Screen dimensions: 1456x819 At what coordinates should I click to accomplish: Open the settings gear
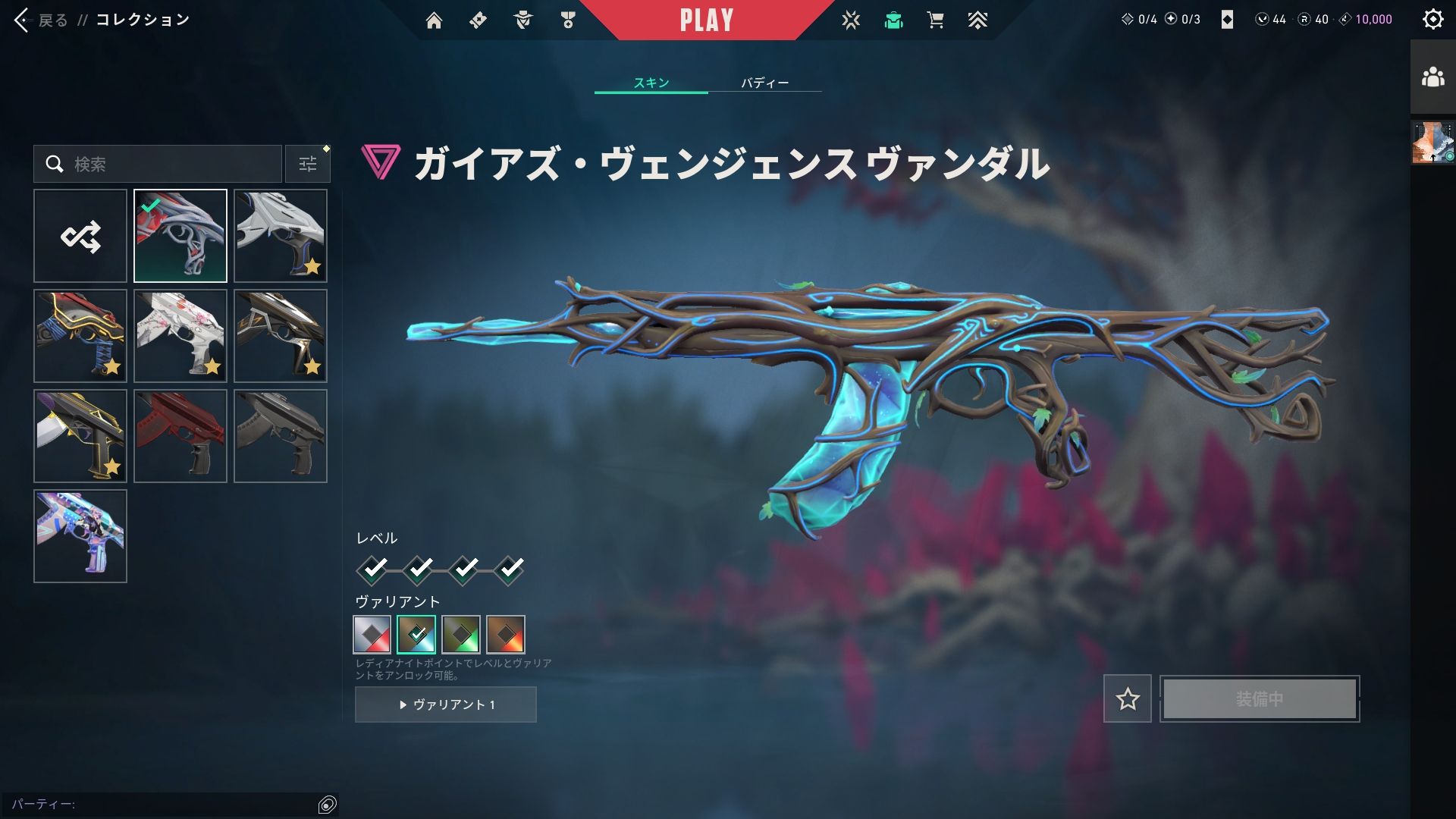tap(1432, 20)
